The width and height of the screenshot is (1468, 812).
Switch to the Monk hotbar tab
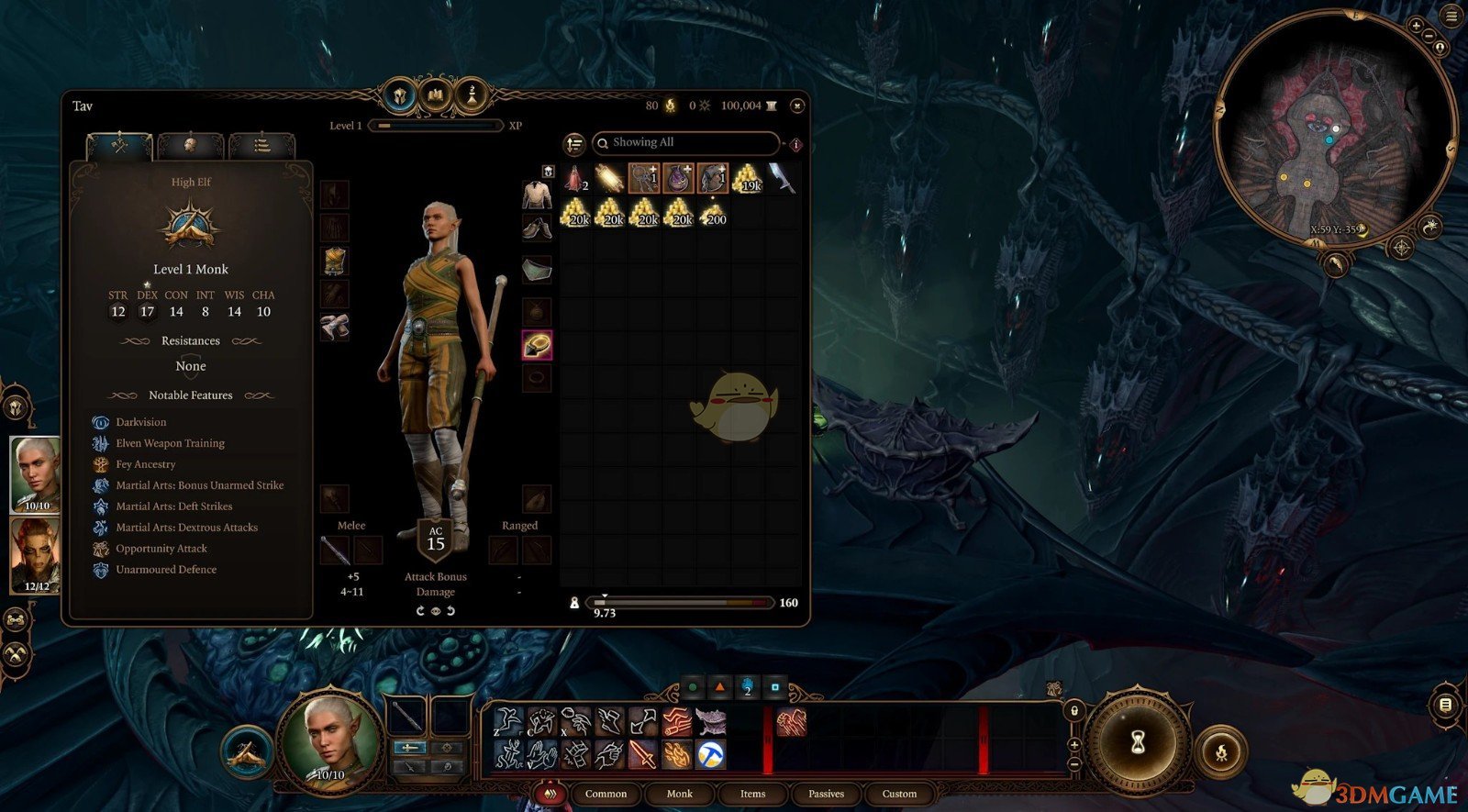click(679, 794)
